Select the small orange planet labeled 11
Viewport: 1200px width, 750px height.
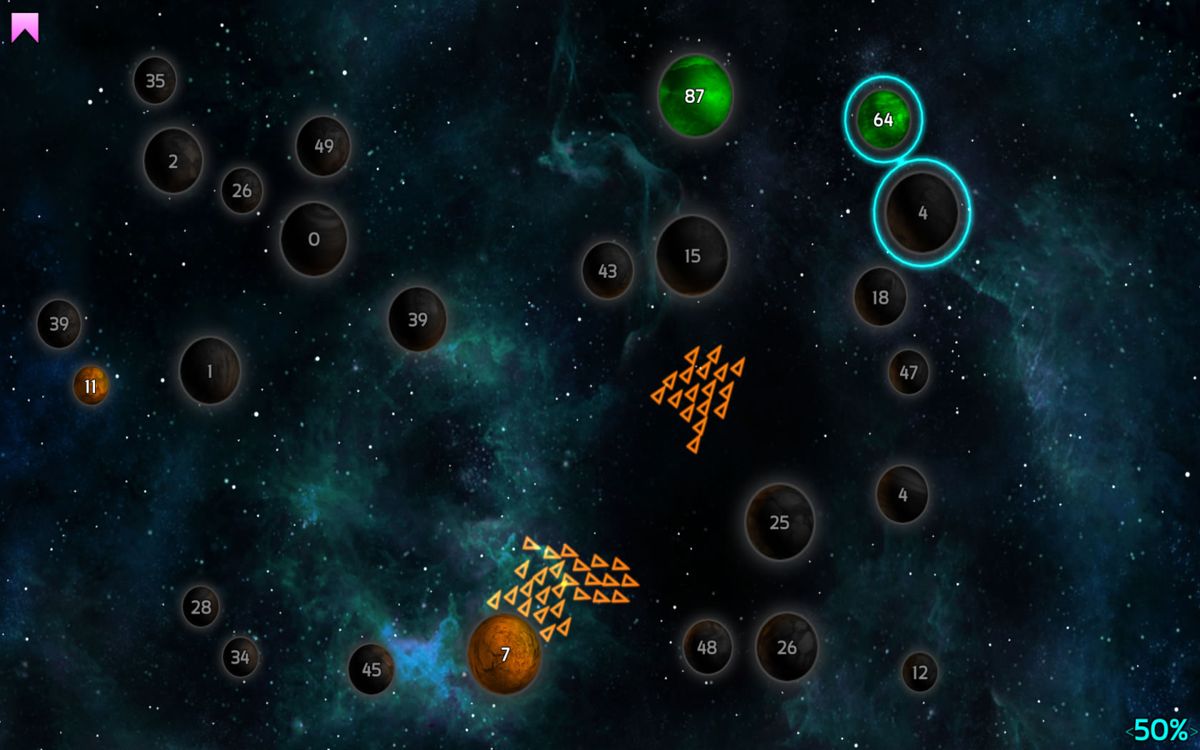click(91, 386)
